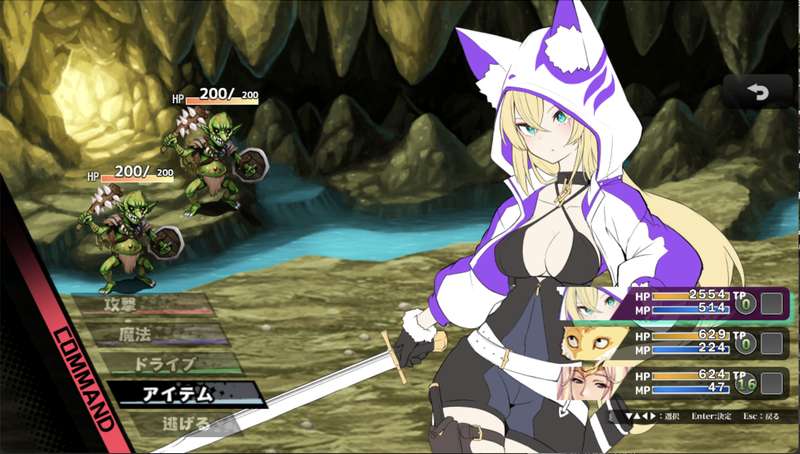Click the back arrow button

(757, 92)
